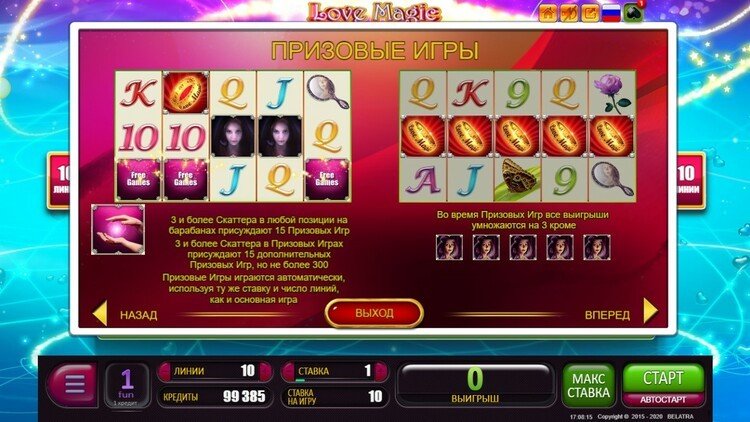
Task: Toggle the muted sound icon
Action: tap(568, 12)
